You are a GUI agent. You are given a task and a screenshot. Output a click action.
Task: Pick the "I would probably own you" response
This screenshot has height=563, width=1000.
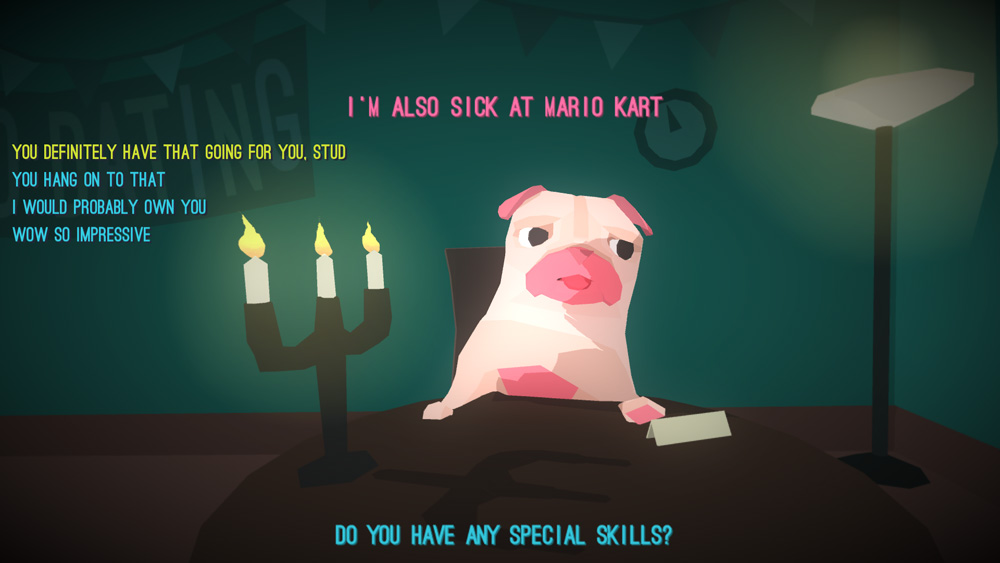point(109,208)
